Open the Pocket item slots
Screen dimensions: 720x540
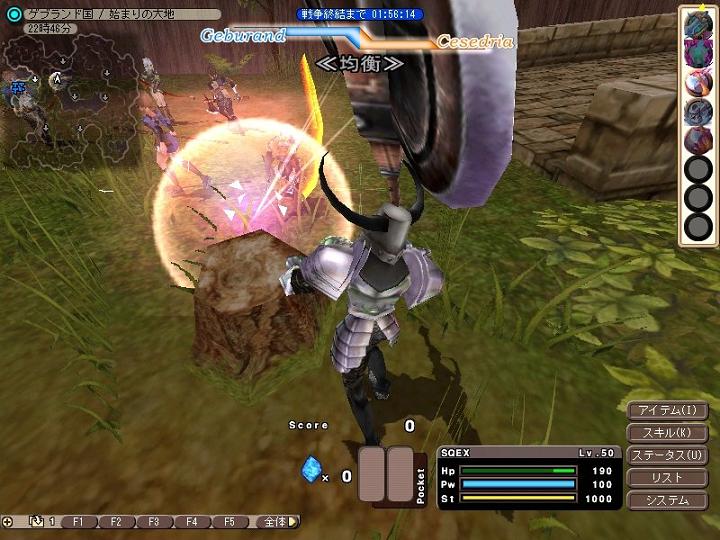point(386,475)
